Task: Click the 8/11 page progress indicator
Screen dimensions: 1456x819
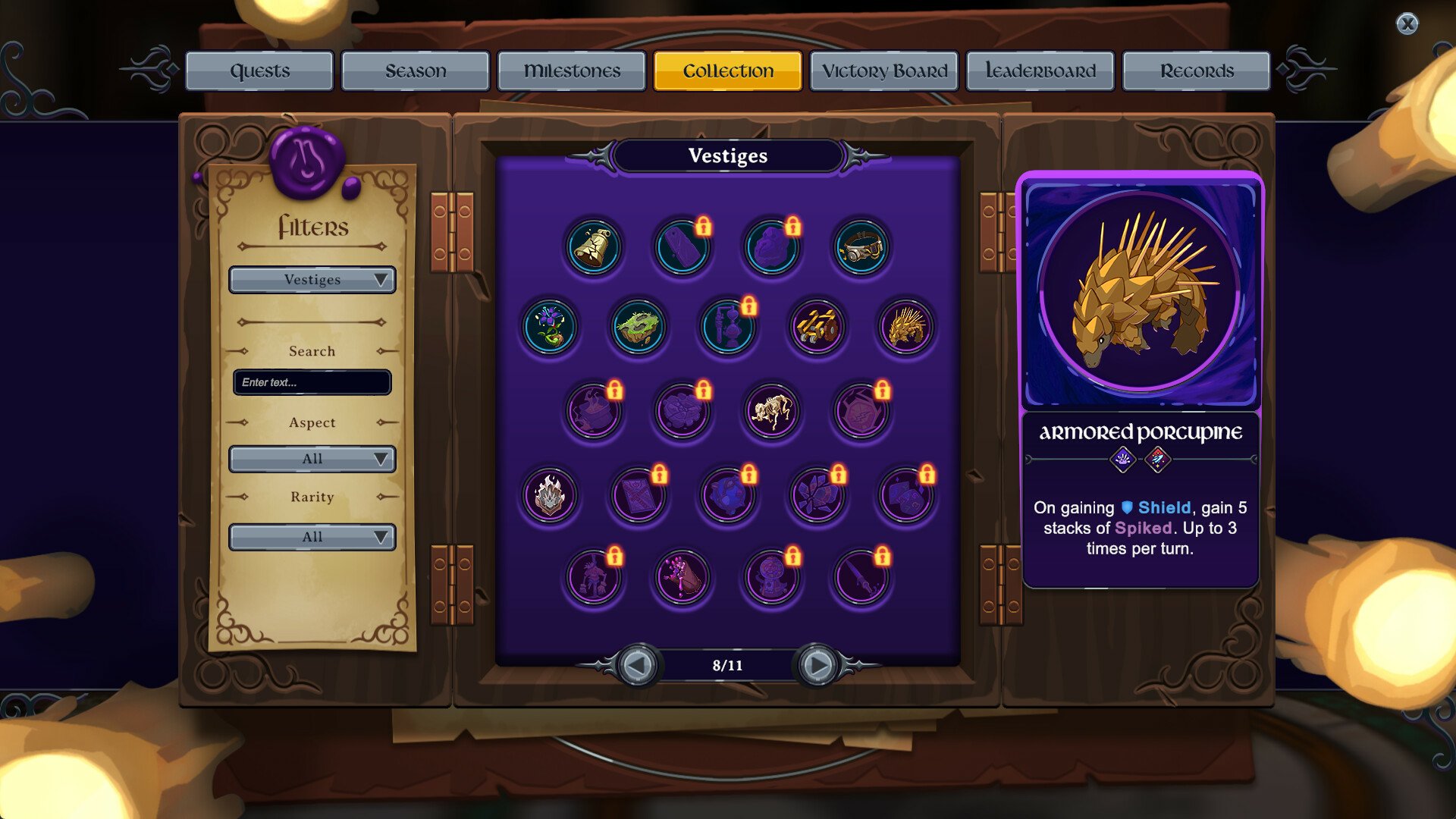Action: click(x=727, y=666)
